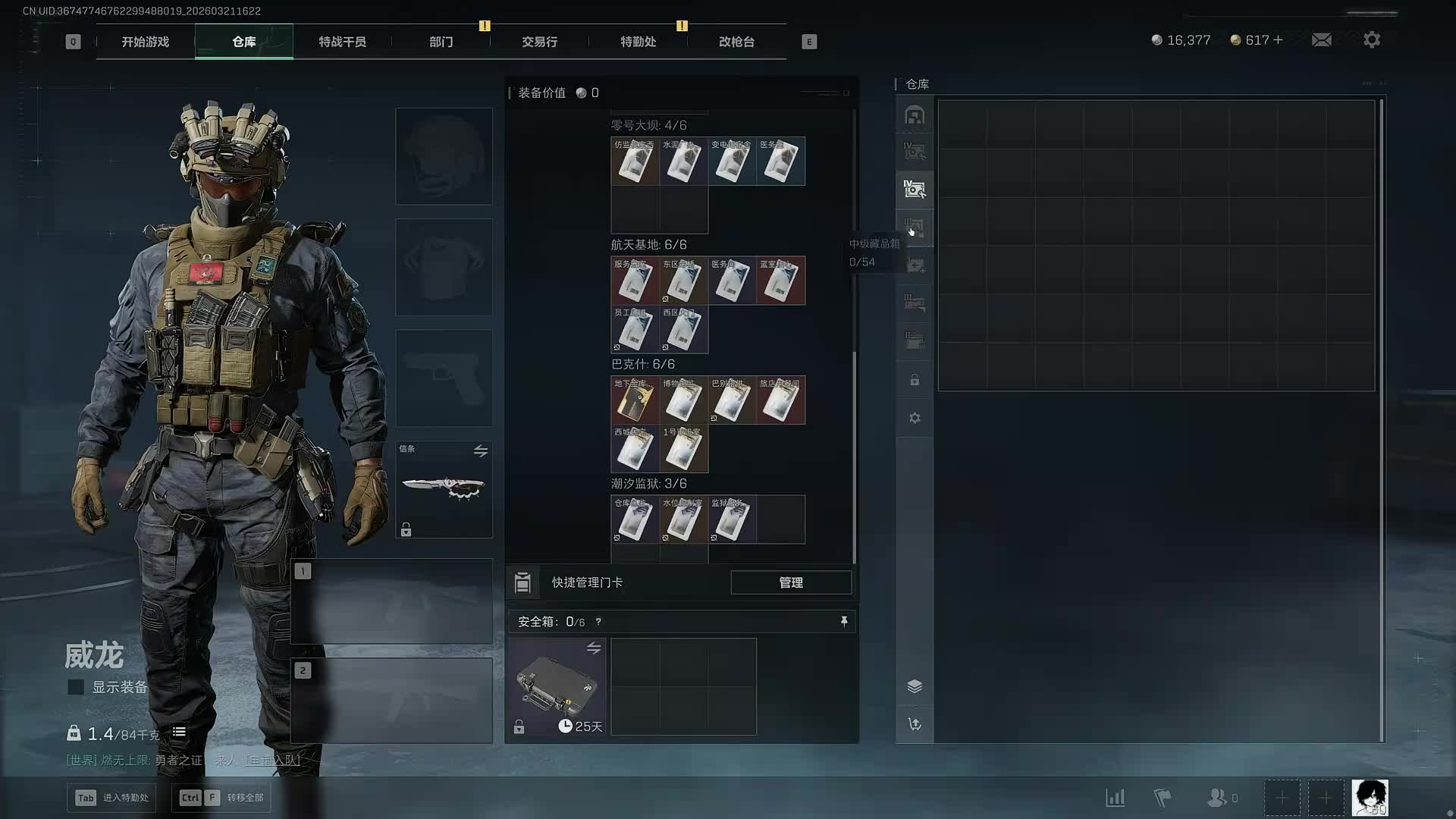The width and height of the screenshot is (1456, 819).
Task: Open settings with the gear icon
Action: [1371, 39]
